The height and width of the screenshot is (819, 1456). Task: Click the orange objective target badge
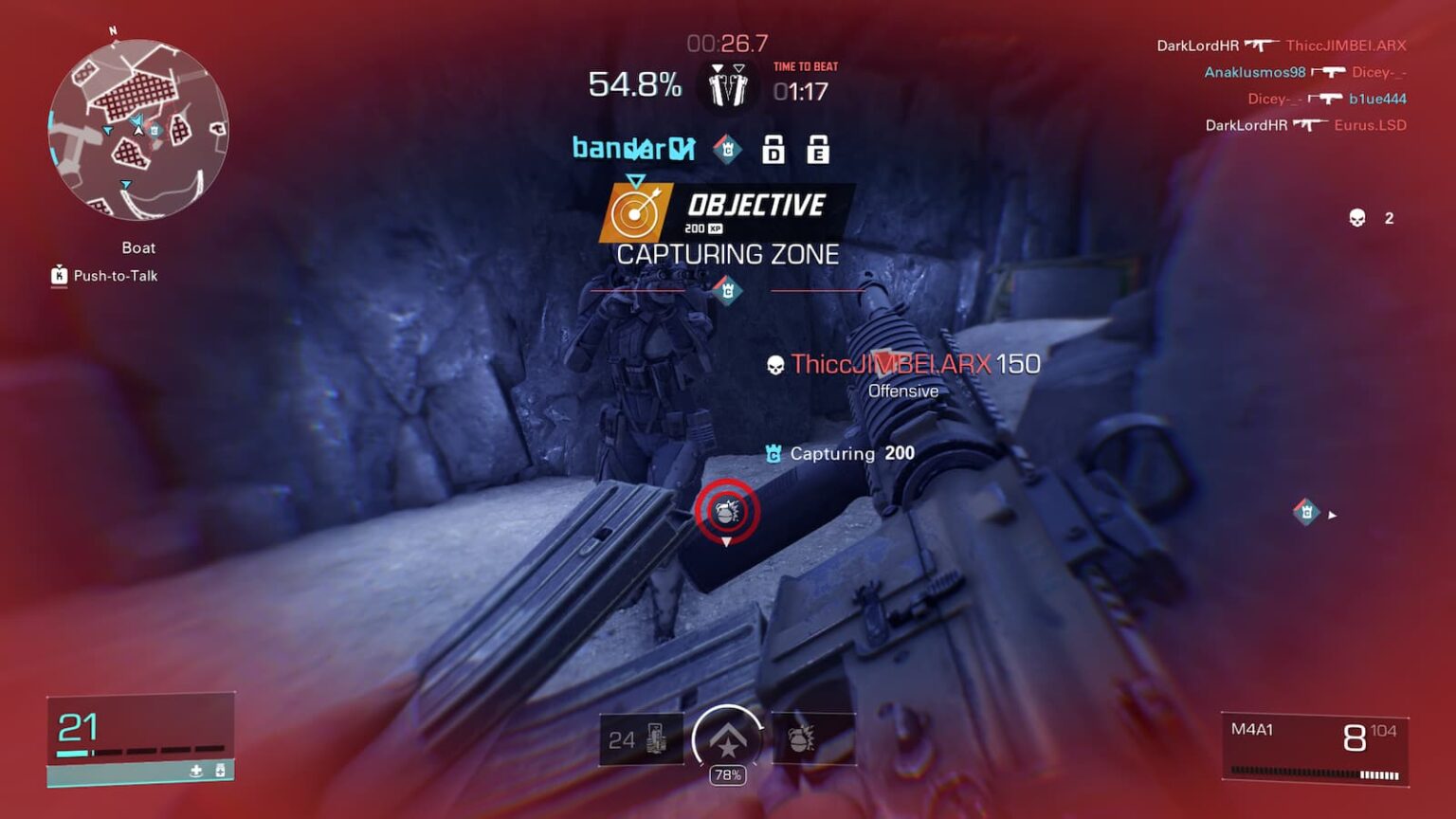[x=636, y=212]
